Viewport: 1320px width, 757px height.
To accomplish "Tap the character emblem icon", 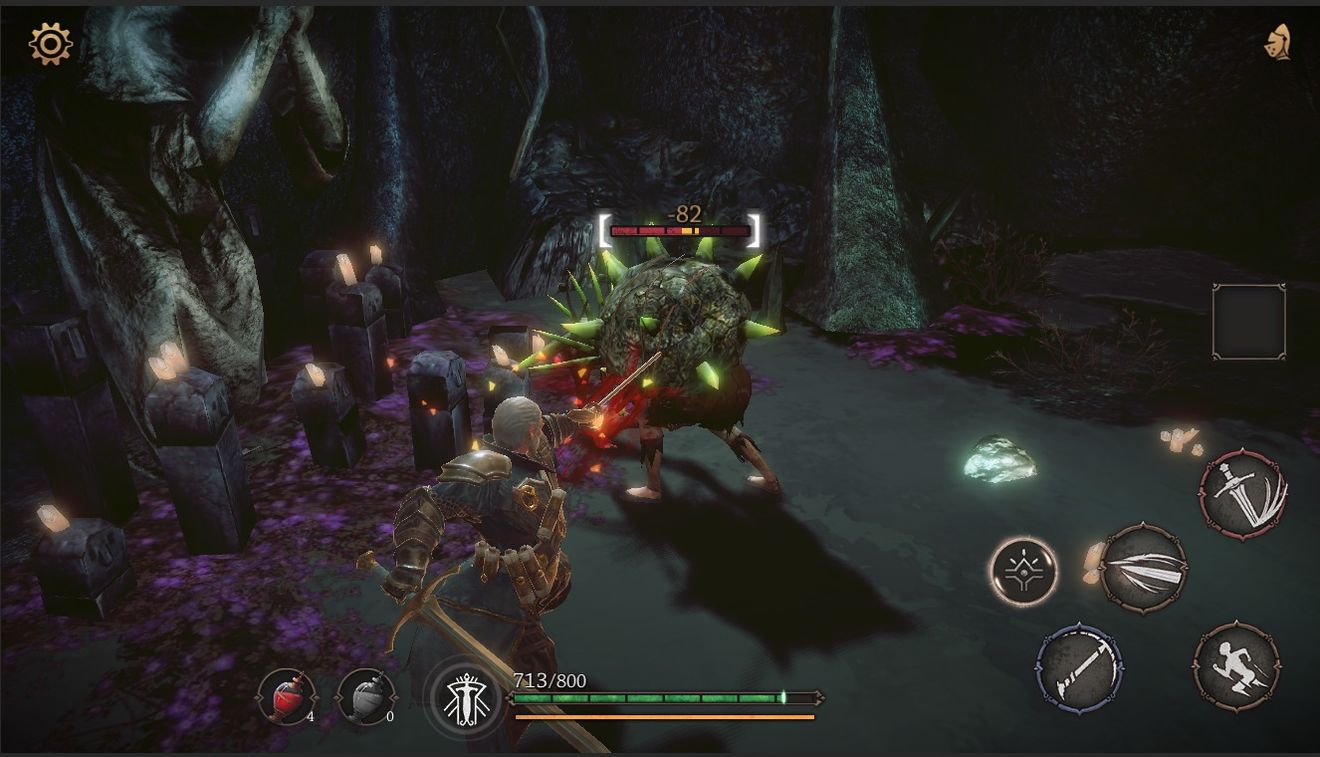I will coord(463,697).
